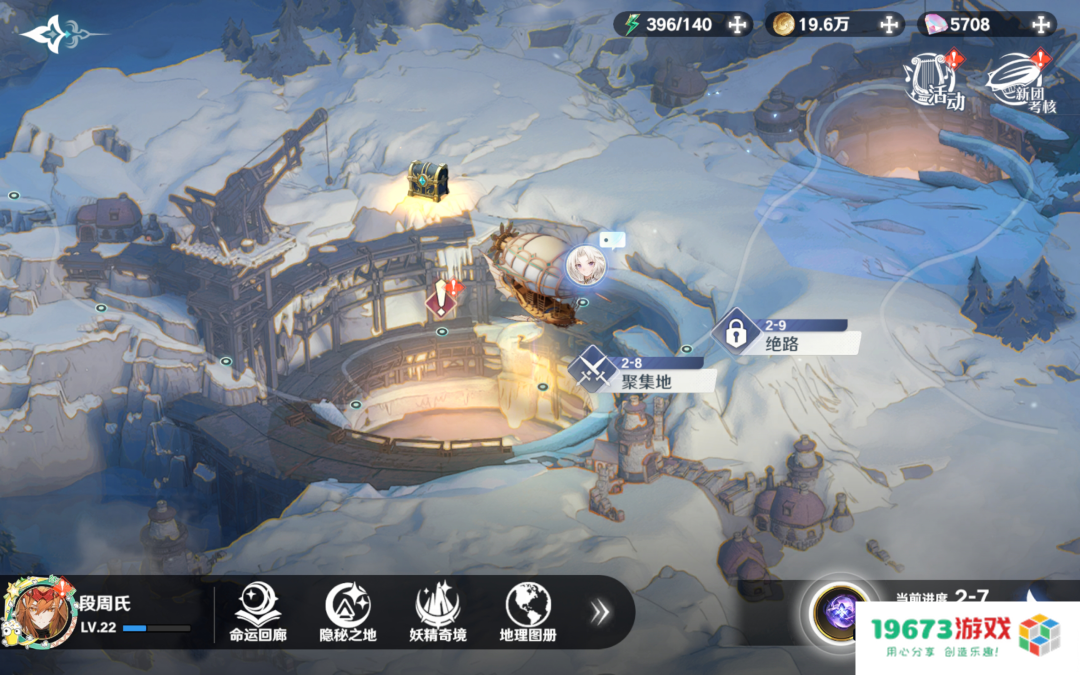Select the red exclamation event marker
This screenshot has height=675, width=1080.
[442, 300]
